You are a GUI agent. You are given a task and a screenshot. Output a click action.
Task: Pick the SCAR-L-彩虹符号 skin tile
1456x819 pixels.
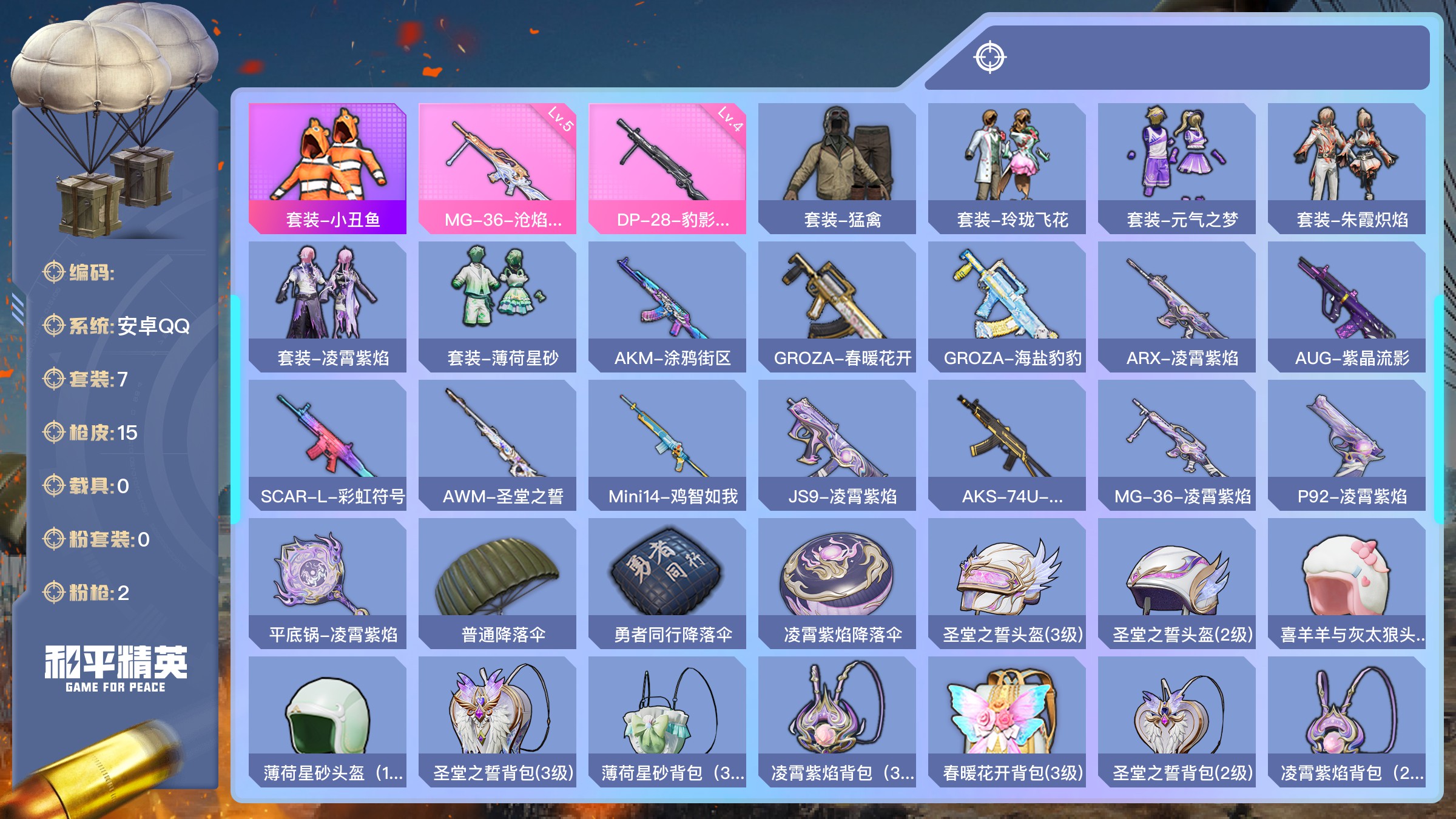tap(328, 445)
